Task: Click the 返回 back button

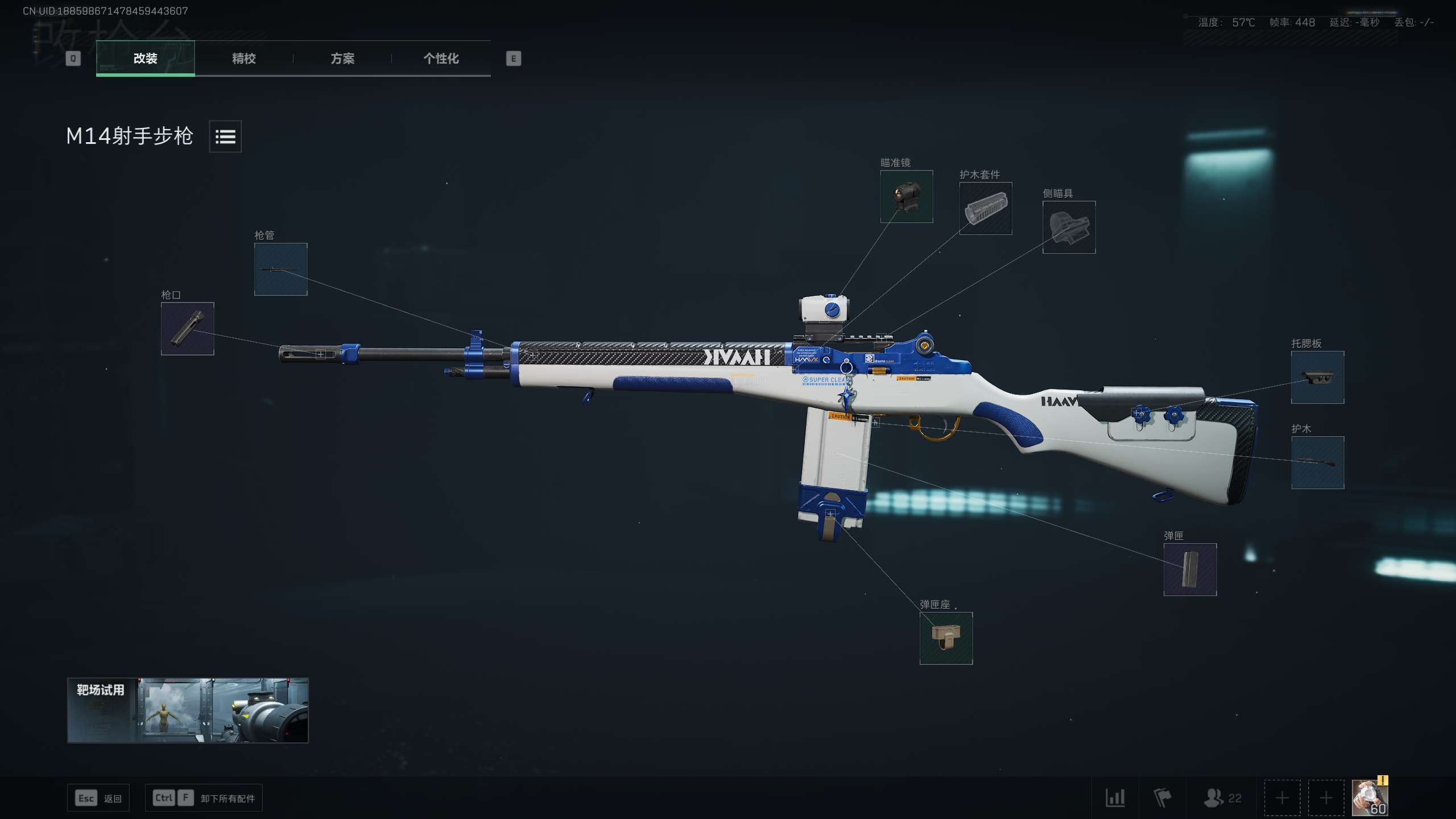Action: pyautogui.click(x=98, y=798)
